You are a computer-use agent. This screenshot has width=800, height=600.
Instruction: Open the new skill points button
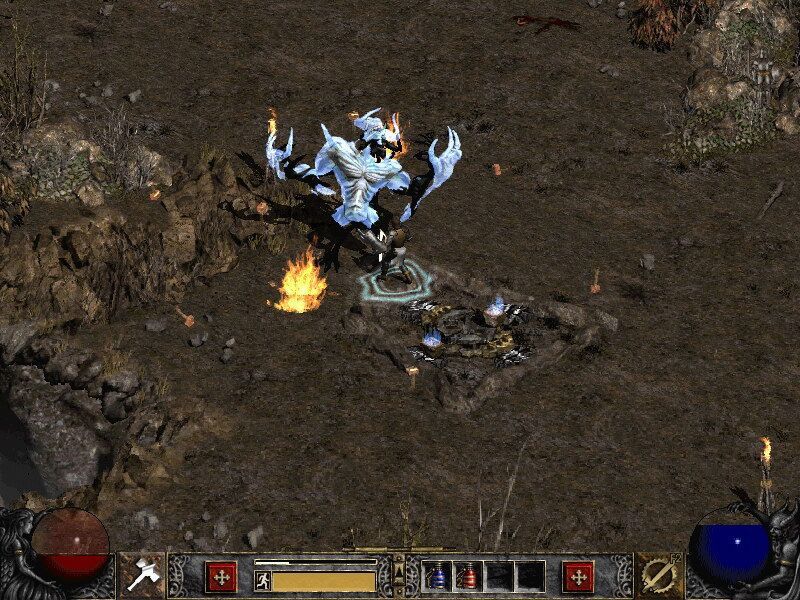(578, 576)
